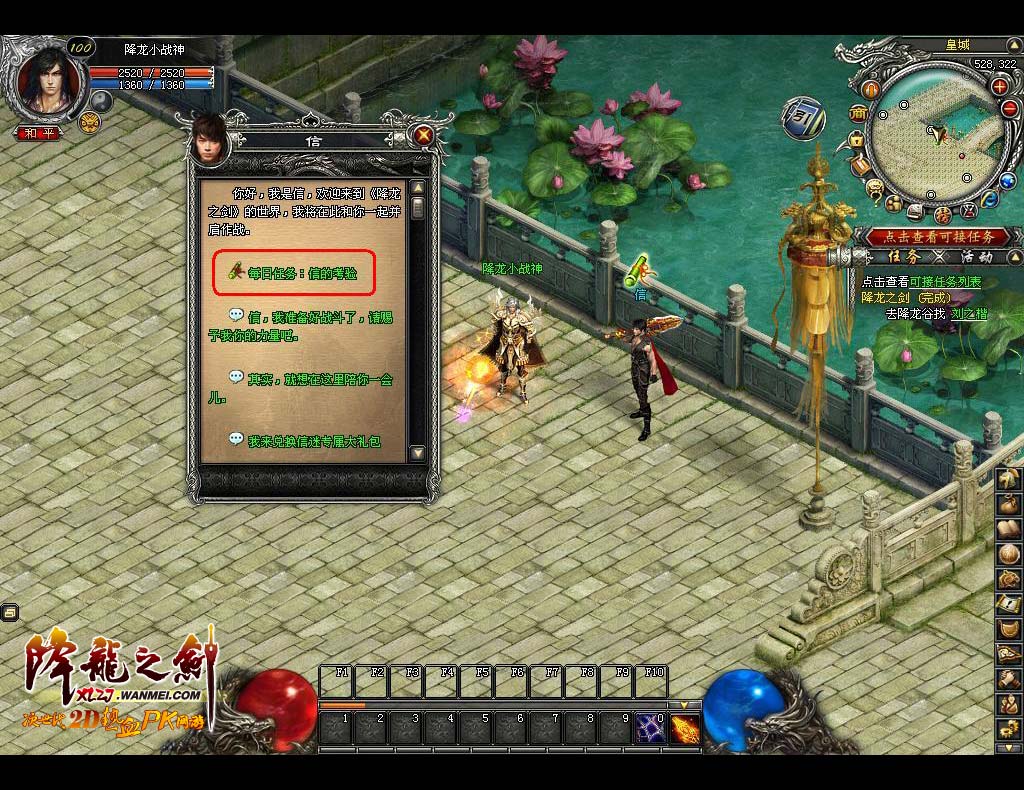Select the flame skill icon on the hotbar
Screen dimensions: 1024x790
(x=685, y=728)
